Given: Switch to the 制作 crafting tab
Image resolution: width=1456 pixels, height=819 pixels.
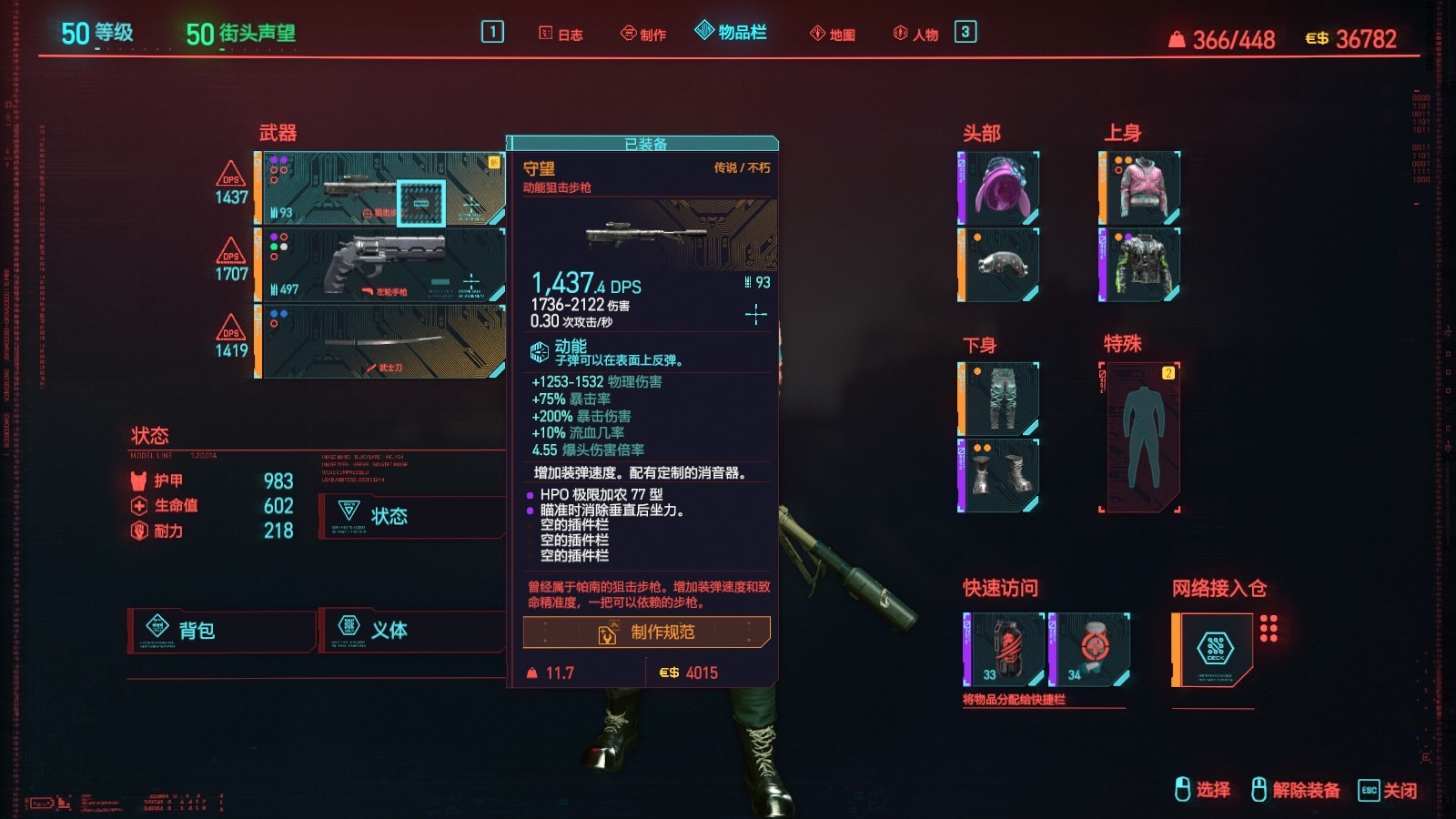Looking at the screenshot, I should (643, 35).
